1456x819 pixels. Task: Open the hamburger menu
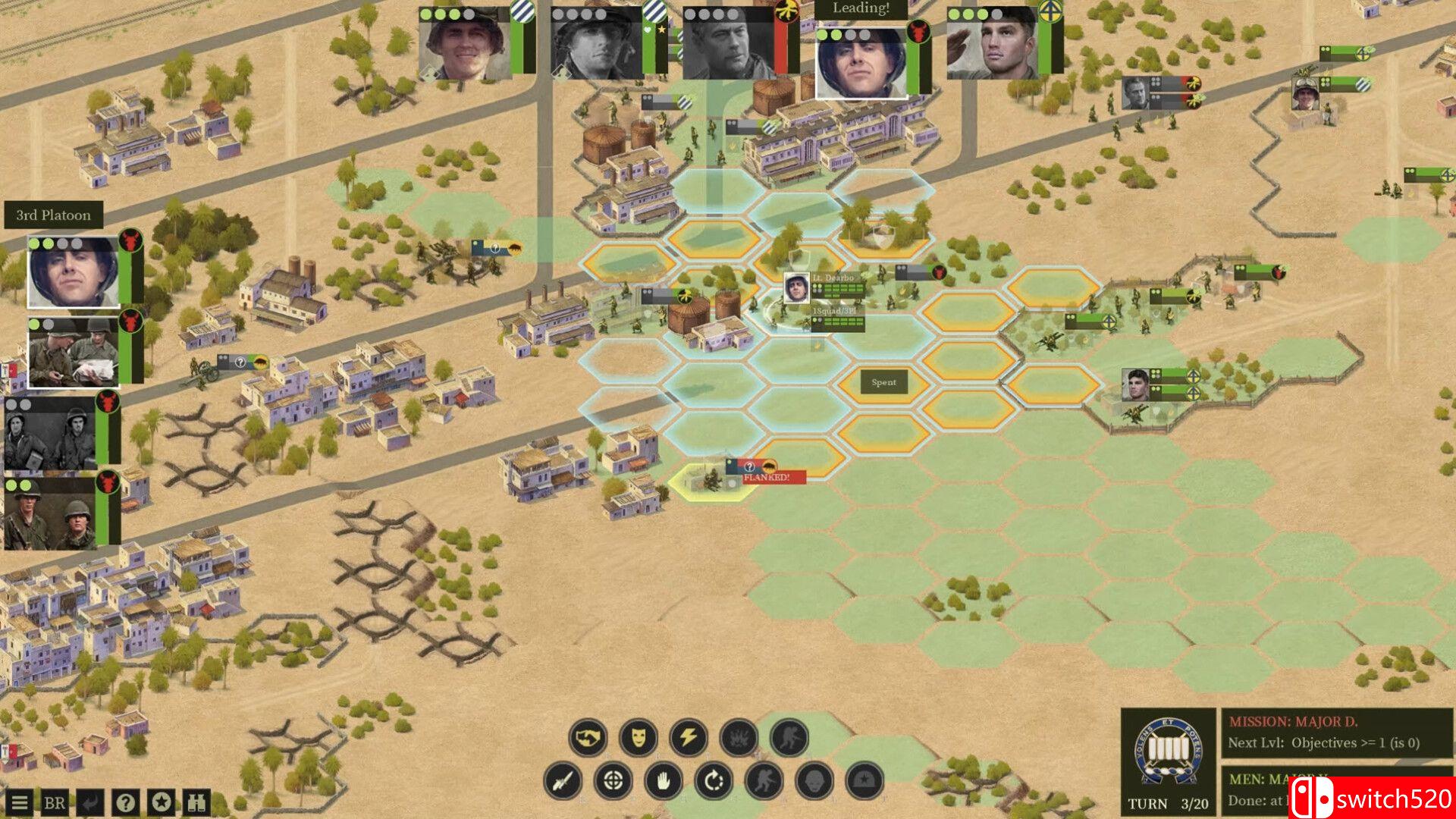click(20, 802)
